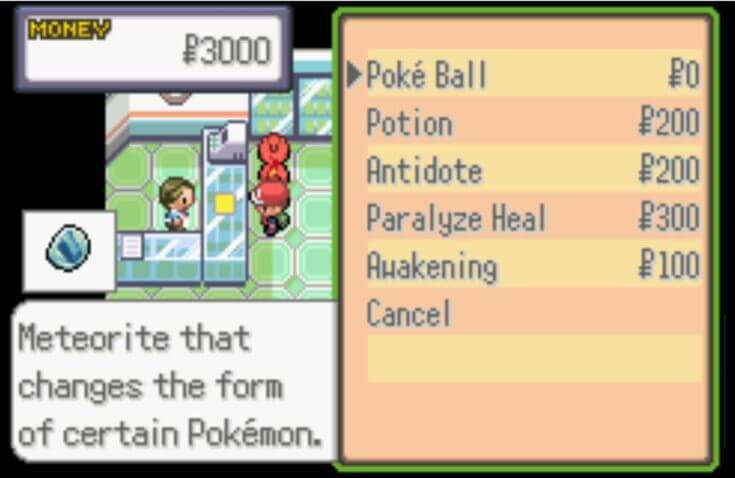
Task: Select Paralyze Heal for ₽300
Action: click(x=455, y=219)
